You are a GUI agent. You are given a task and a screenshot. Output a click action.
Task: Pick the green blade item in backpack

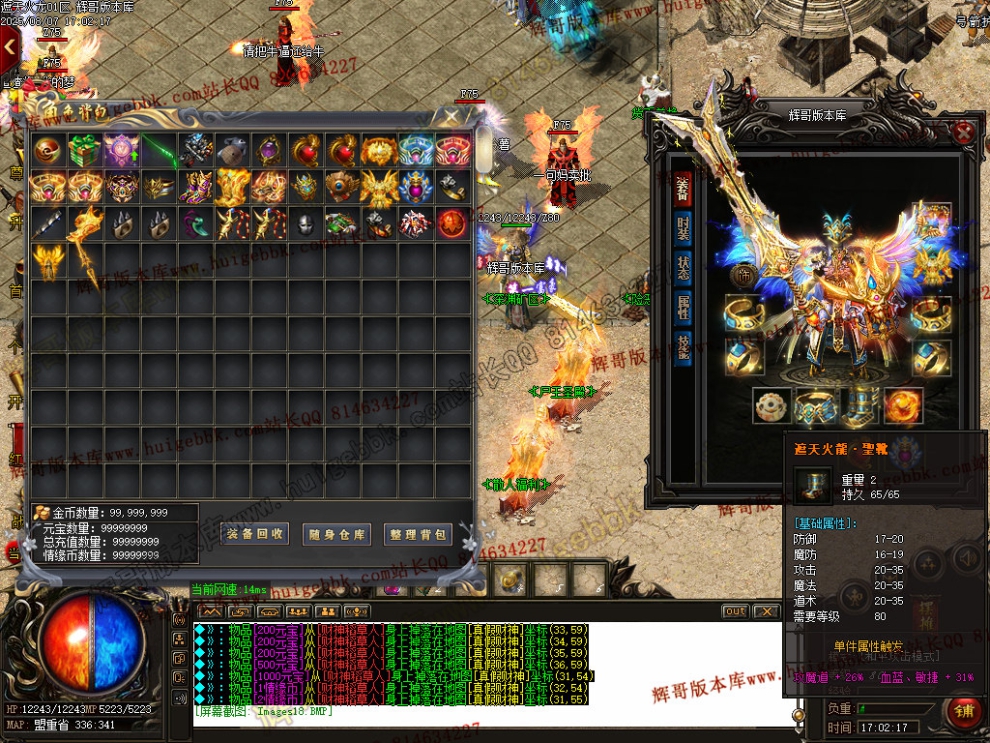click(157, 151)
